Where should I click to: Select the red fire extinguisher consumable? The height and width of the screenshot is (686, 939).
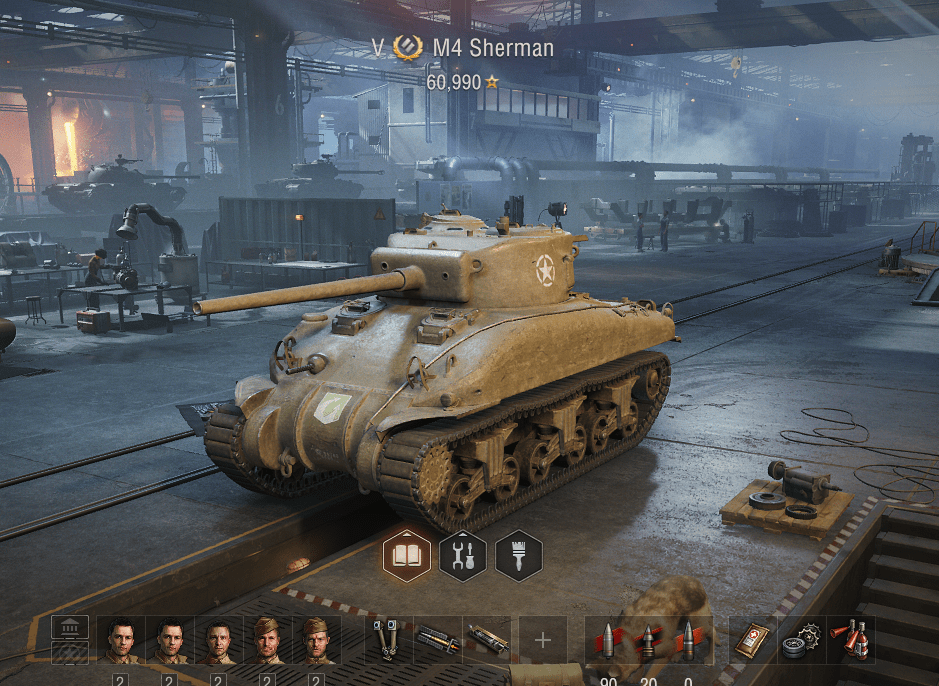tap(850, 640)
